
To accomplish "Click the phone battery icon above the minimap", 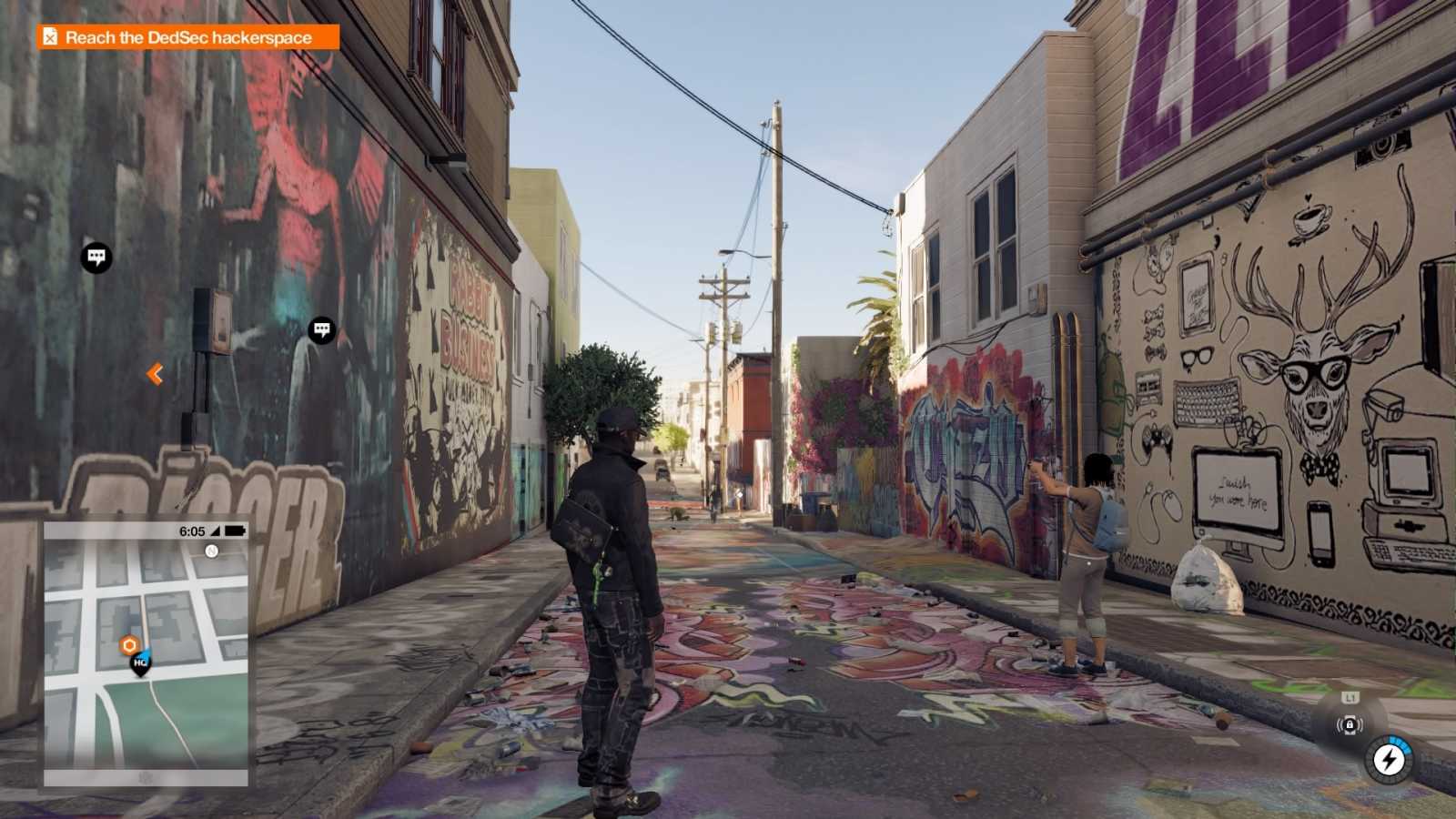I will click(x=235, y=531).
